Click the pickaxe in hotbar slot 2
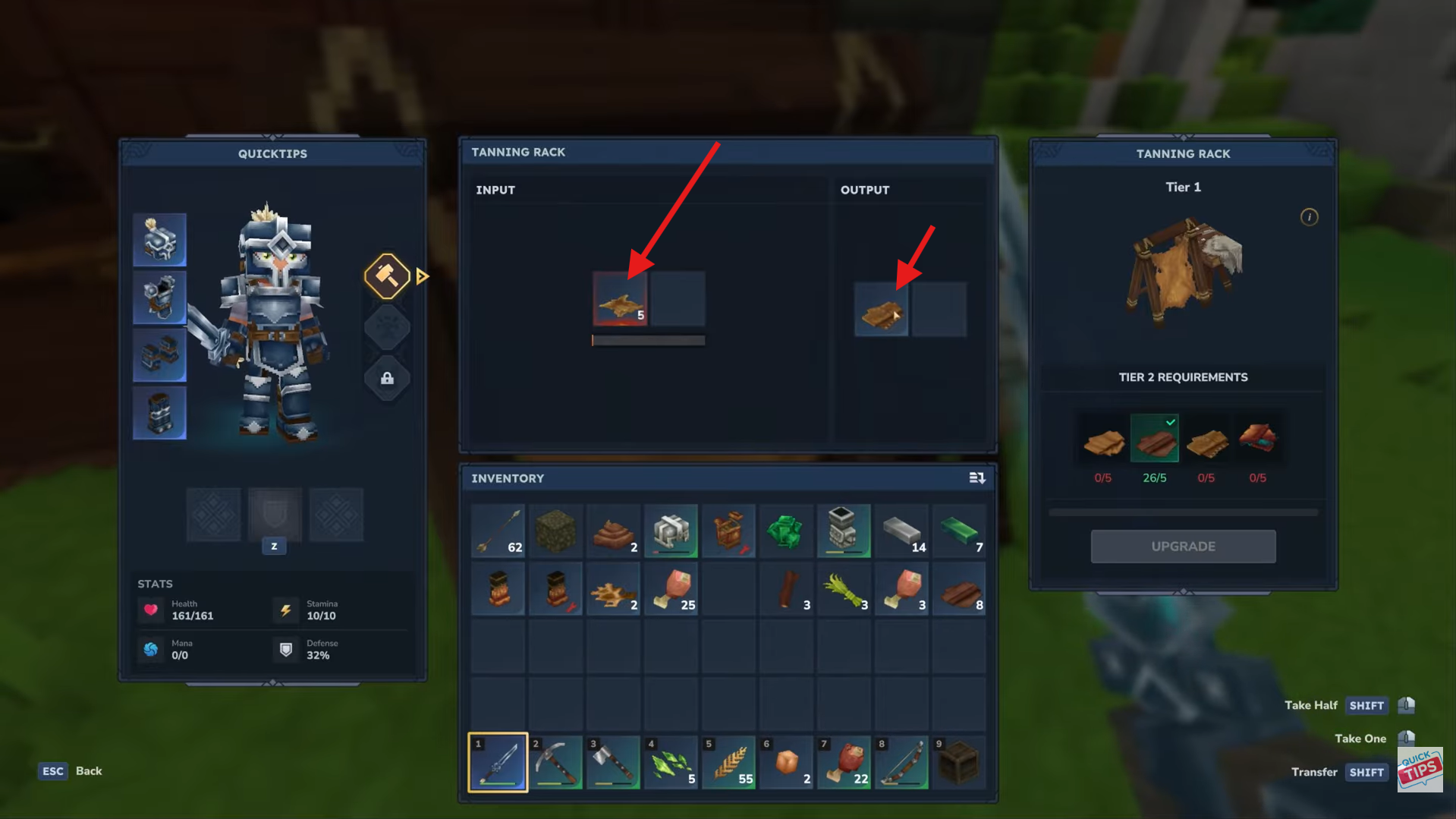Viewport: 1456px width, 819px height. (555, 762)
